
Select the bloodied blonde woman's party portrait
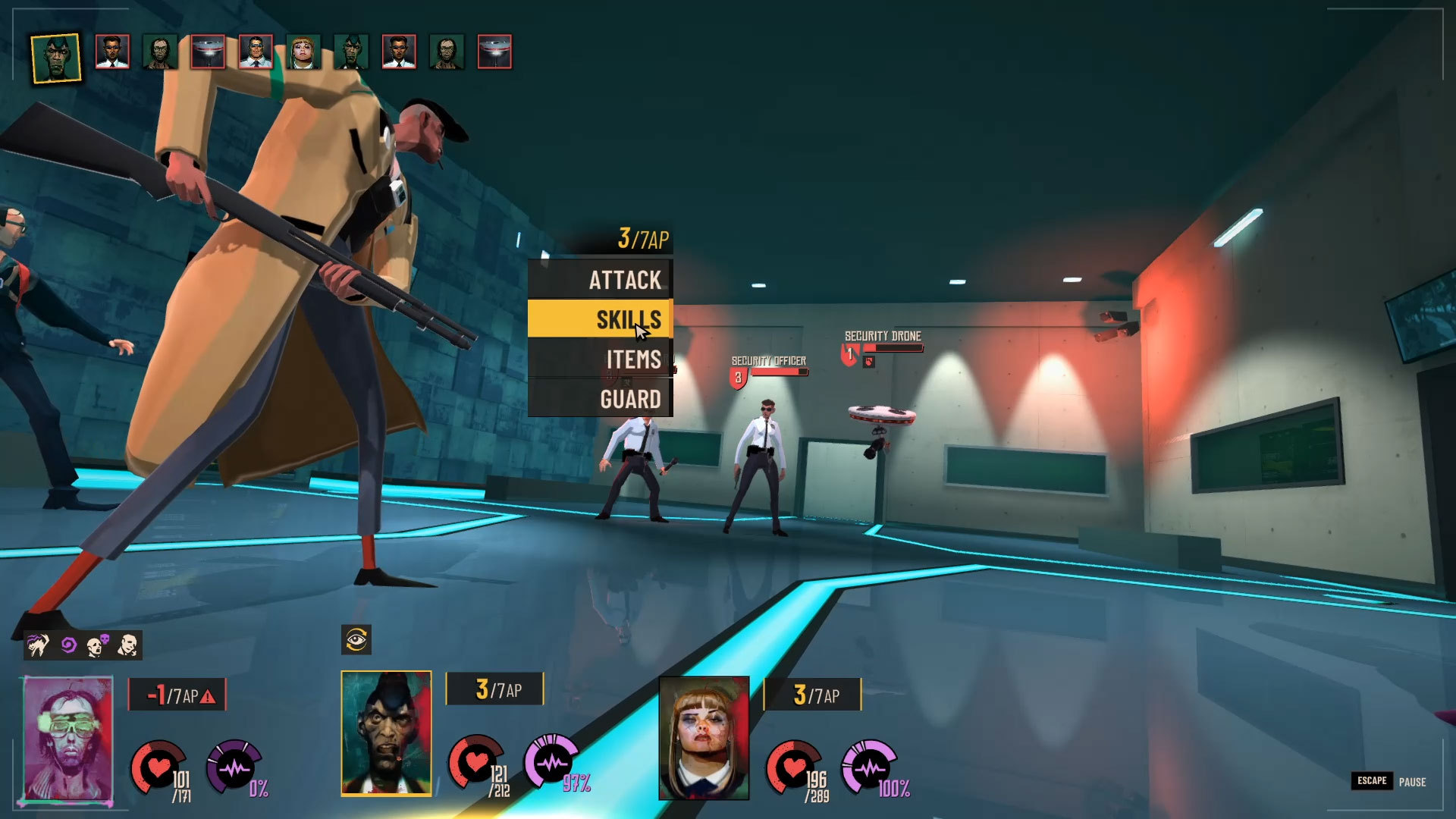point(704,738)
